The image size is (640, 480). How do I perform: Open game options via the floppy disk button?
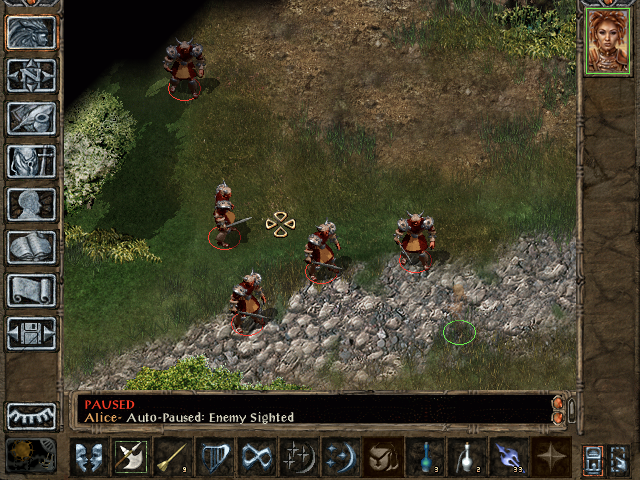click(x=31, y=333)
